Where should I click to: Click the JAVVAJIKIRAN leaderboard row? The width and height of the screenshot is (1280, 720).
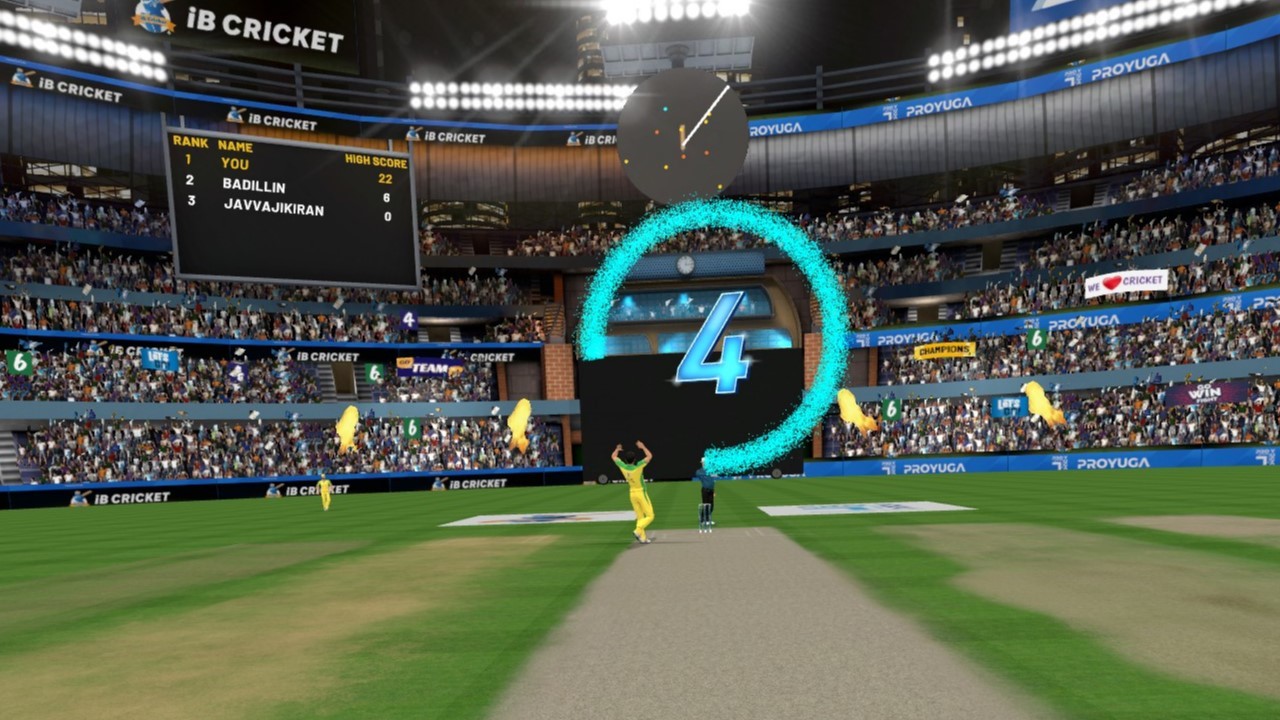pyautogui.click(x=273, y=208)
